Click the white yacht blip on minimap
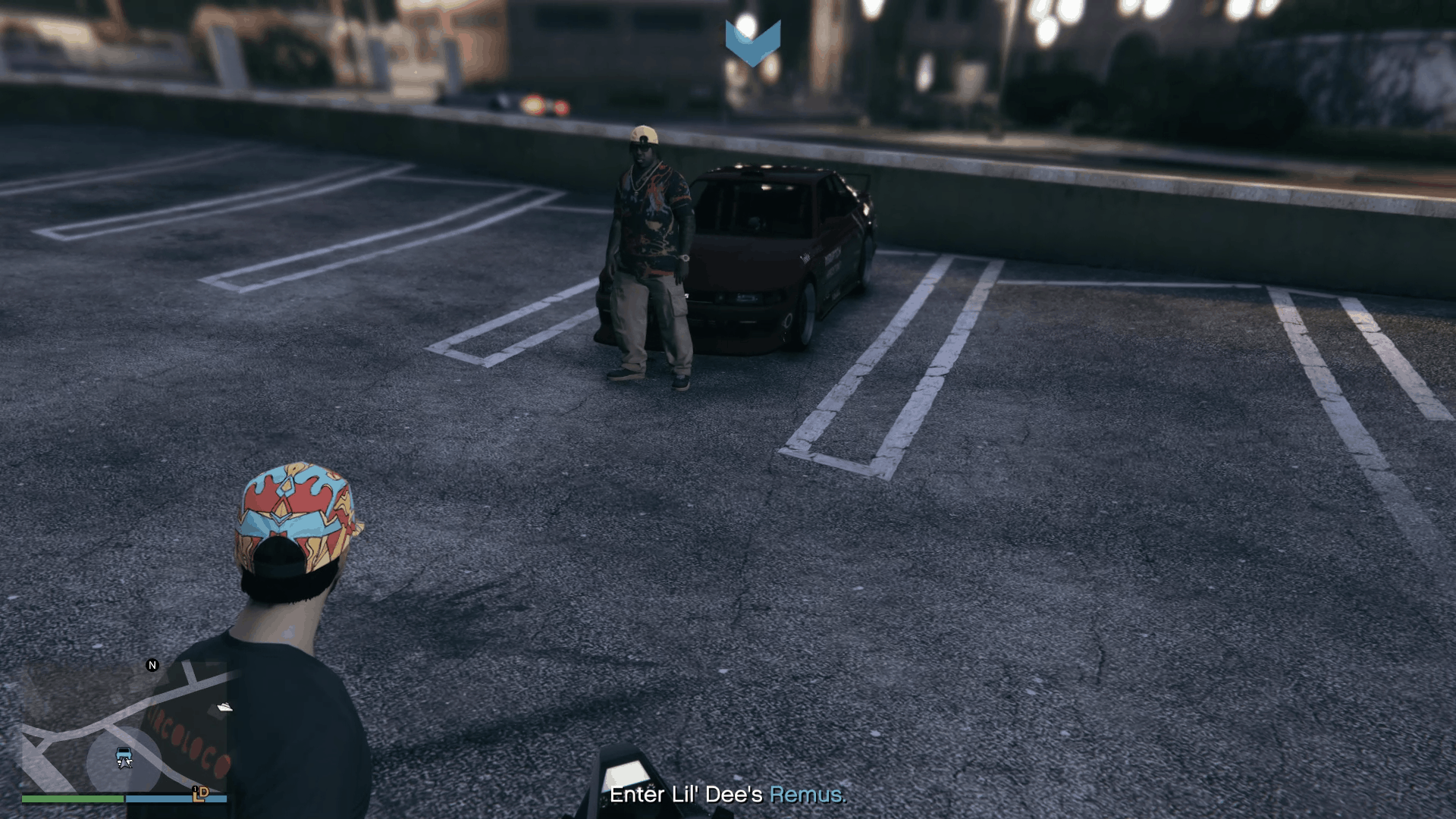This screenshot has width=1456, height=819. tap(224, 708)
